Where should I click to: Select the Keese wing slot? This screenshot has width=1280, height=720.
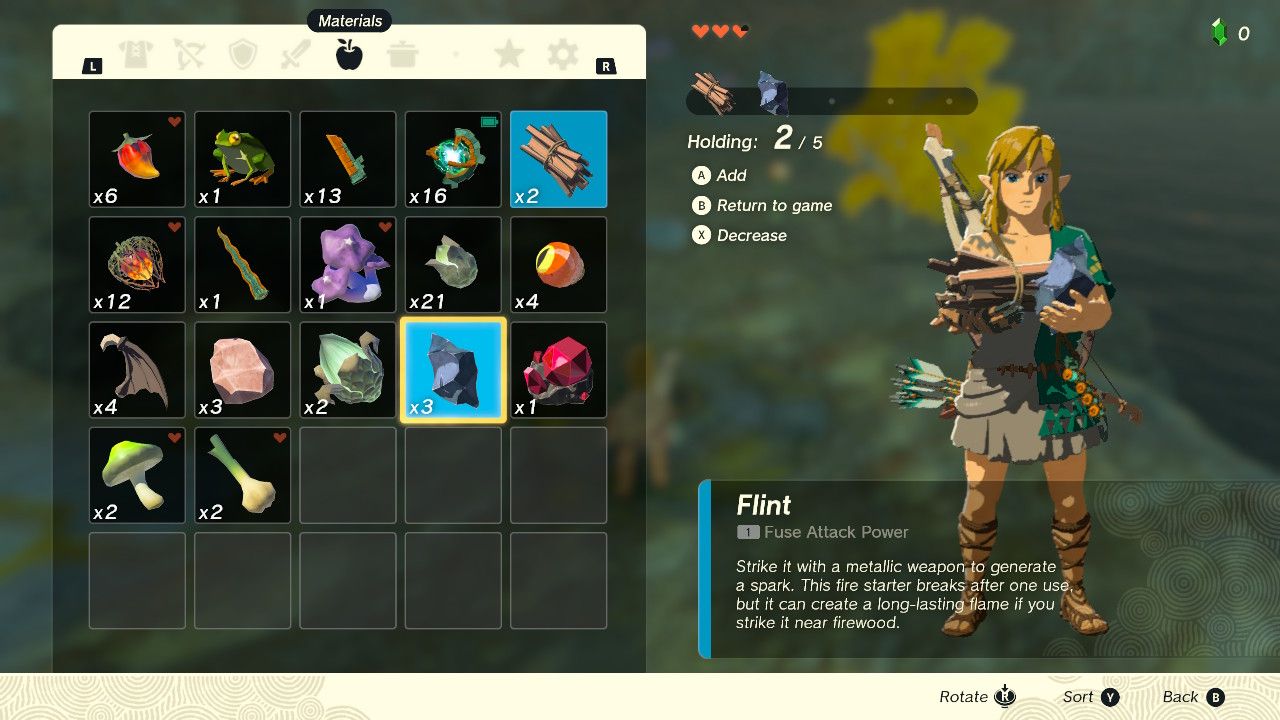coord(137,370)
